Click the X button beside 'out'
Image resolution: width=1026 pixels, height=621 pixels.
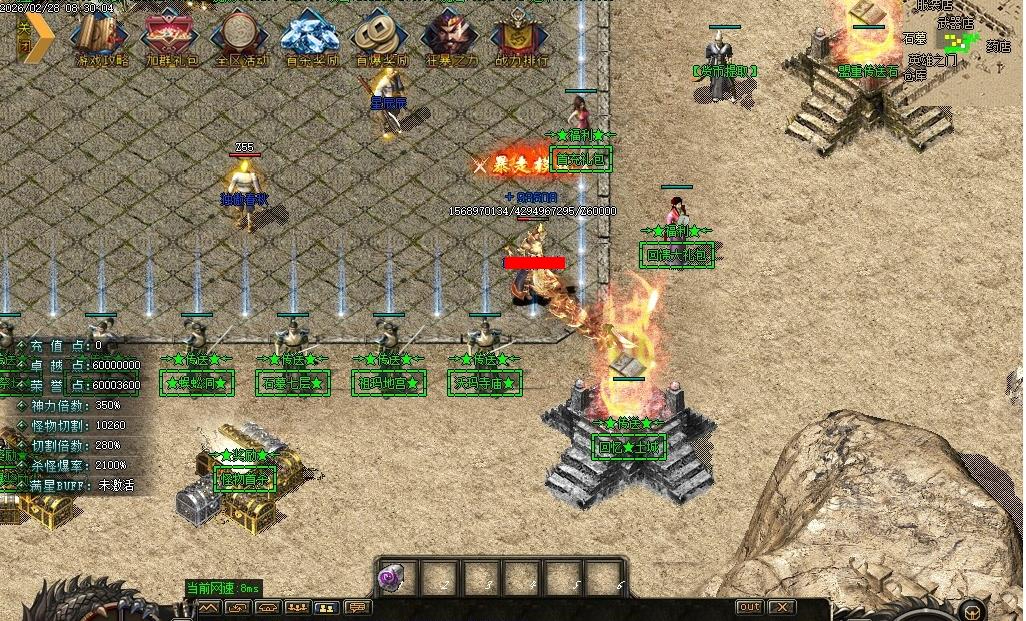pos(782,607)
